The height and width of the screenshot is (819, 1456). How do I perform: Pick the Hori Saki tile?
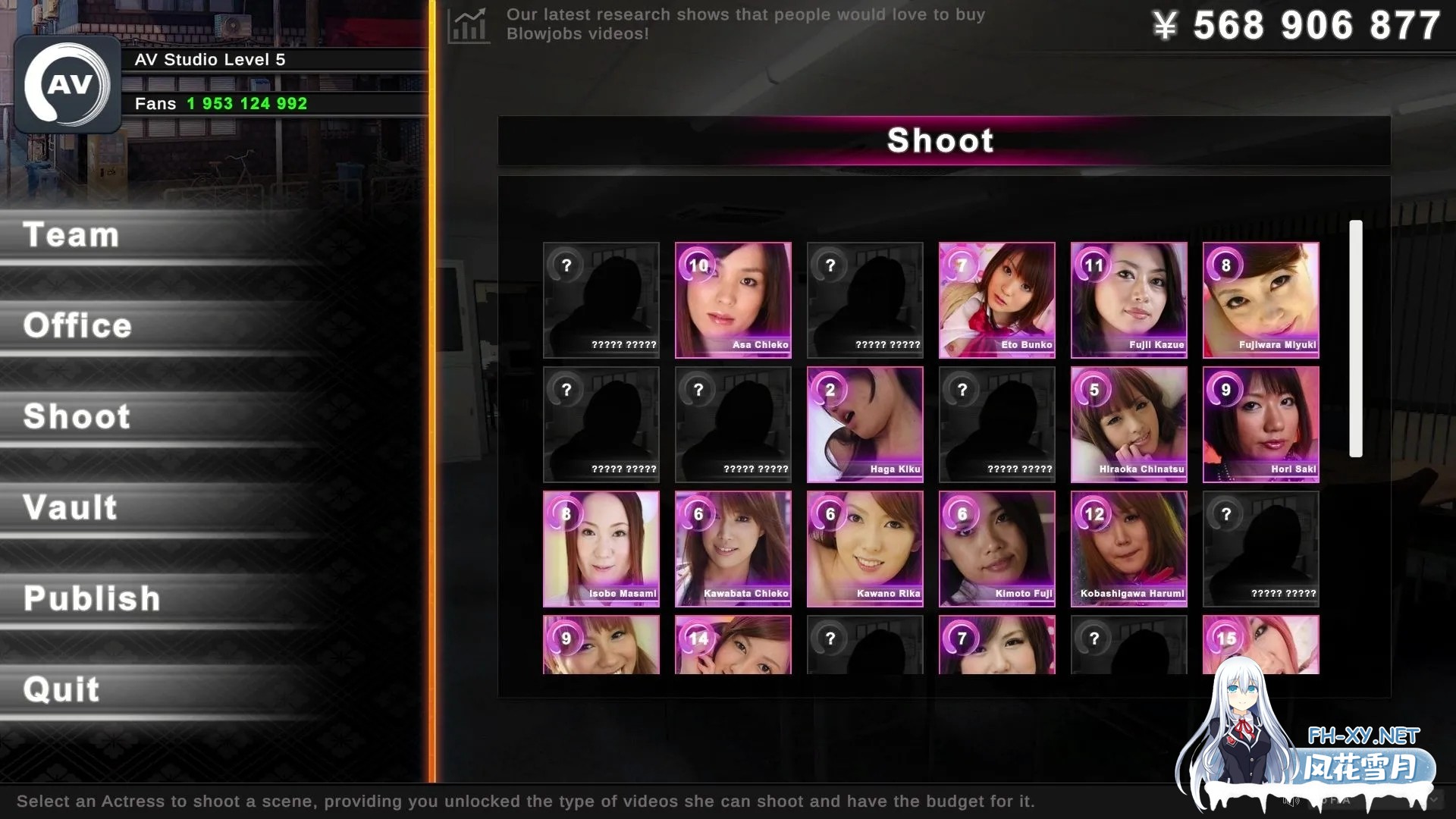coord(1260,425)
